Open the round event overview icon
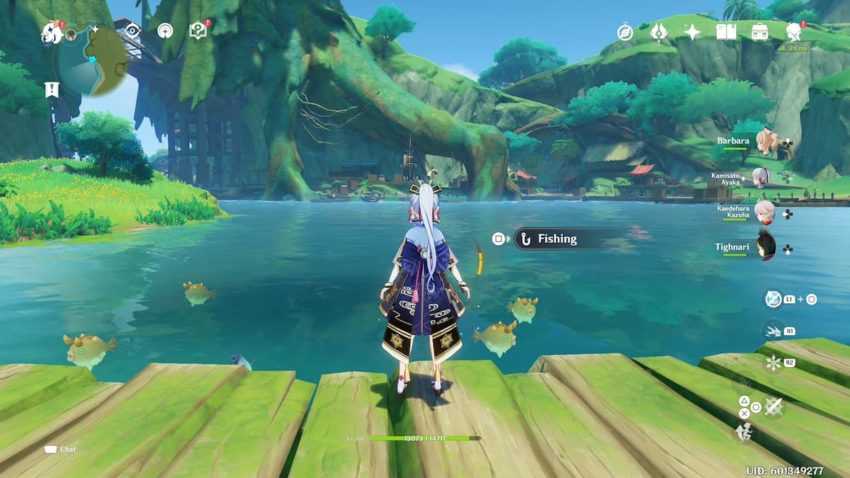This screenshot has height=478, width=850. (165, 30)
